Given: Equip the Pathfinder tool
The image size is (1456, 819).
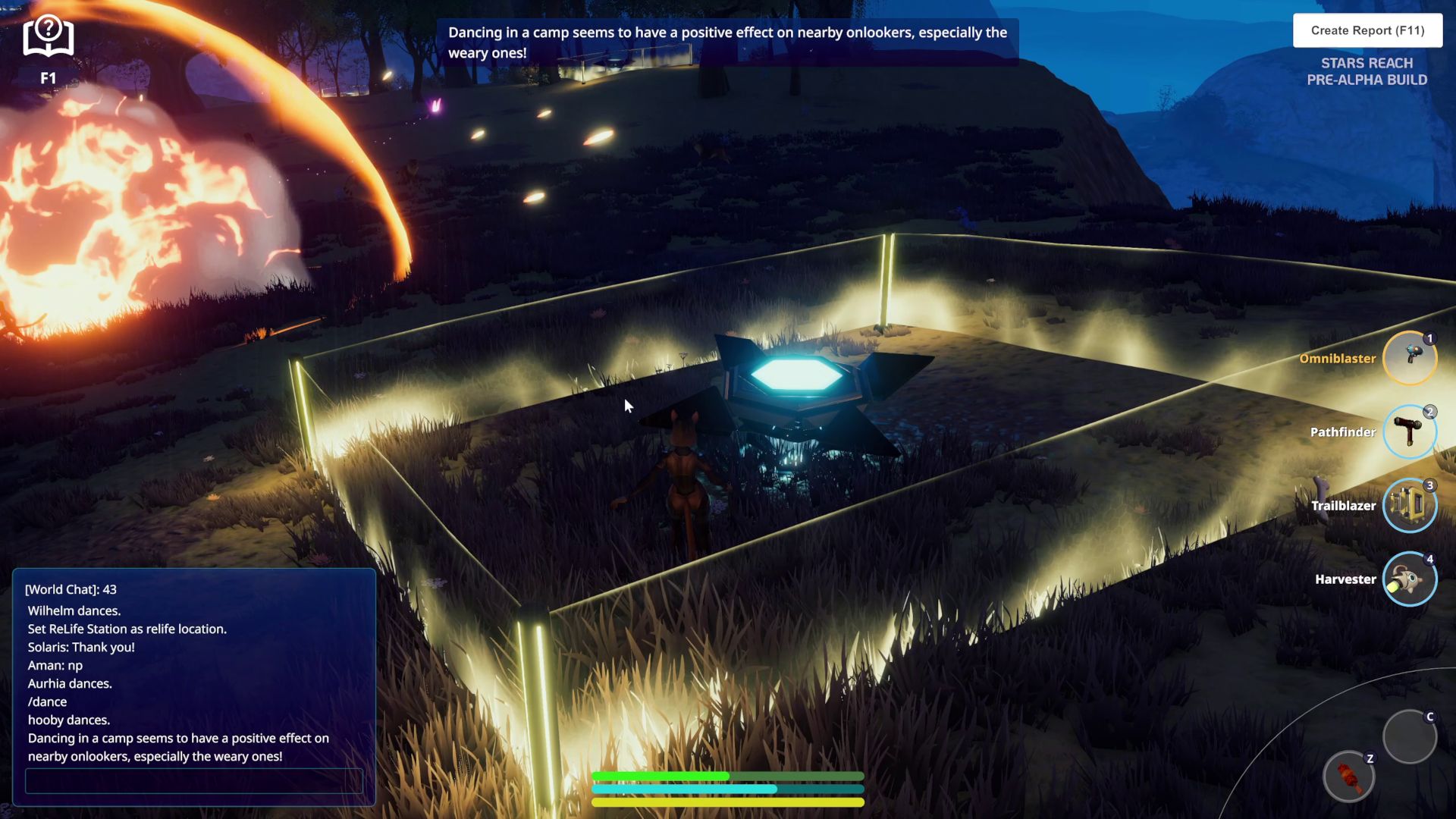Looking at the screenshot, I should (1409, 431).
